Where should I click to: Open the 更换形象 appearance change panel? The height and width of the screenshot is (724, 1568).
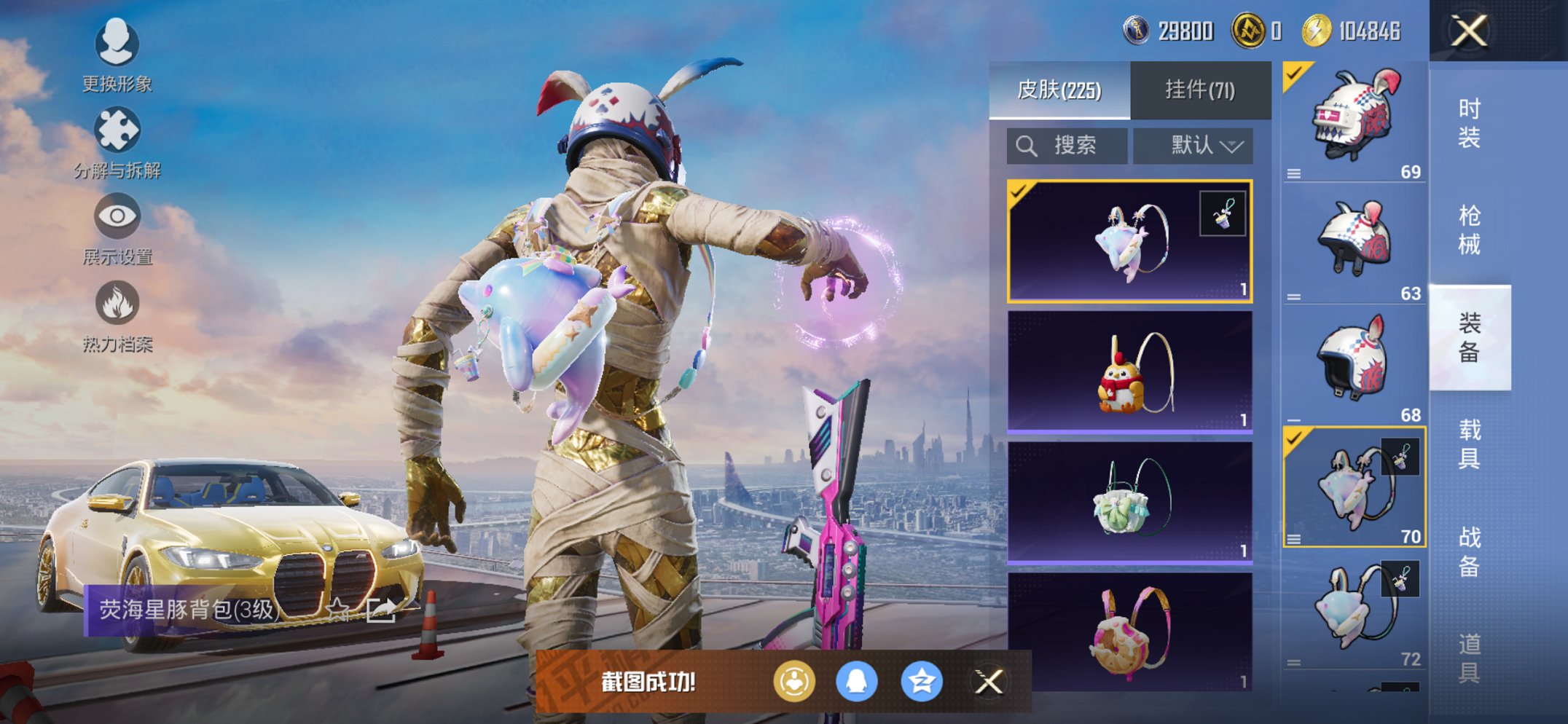coord(117,45)
